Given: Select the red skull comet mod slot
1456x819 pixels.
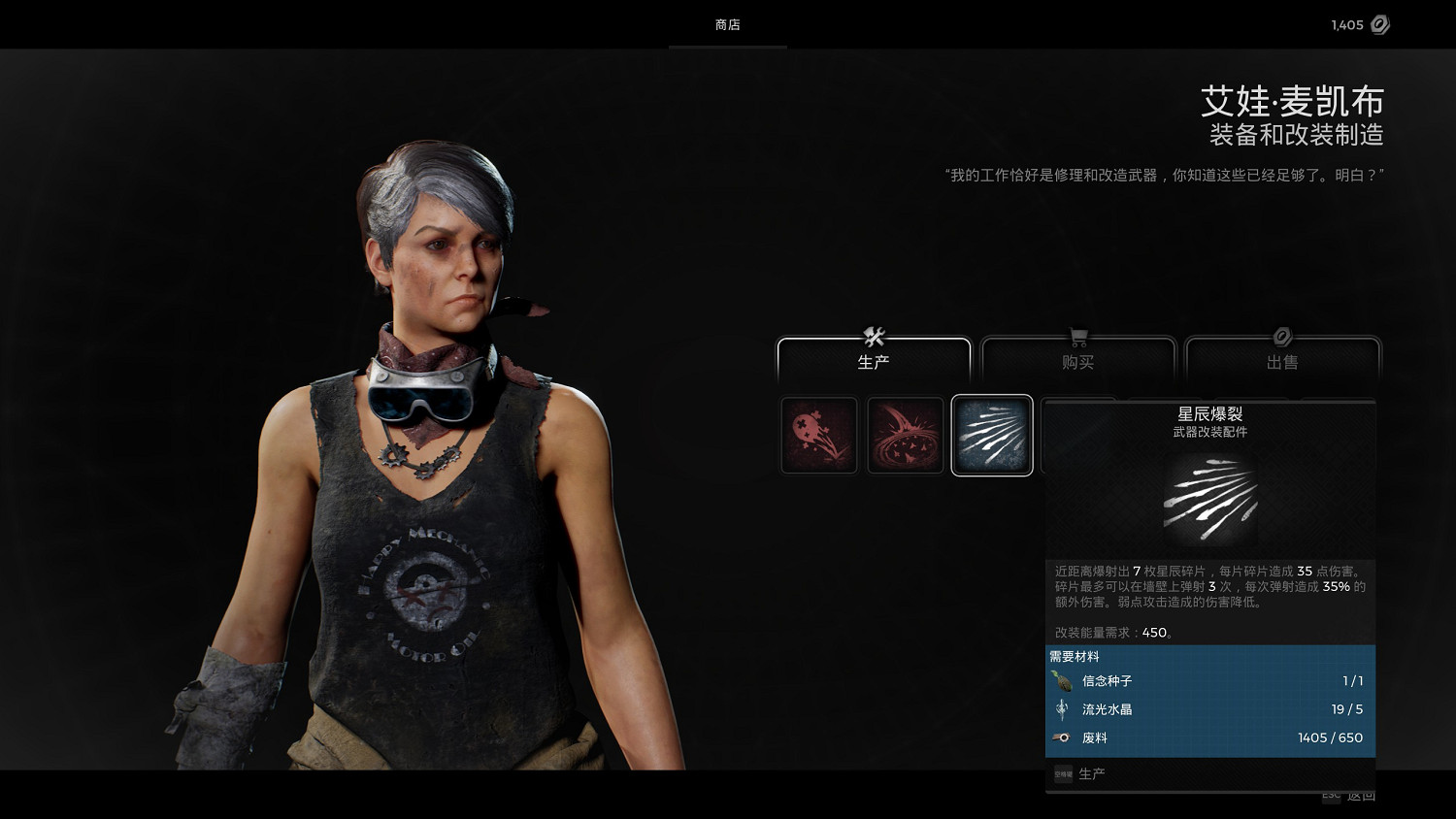Looking at the screenshot, I should 819,436.
